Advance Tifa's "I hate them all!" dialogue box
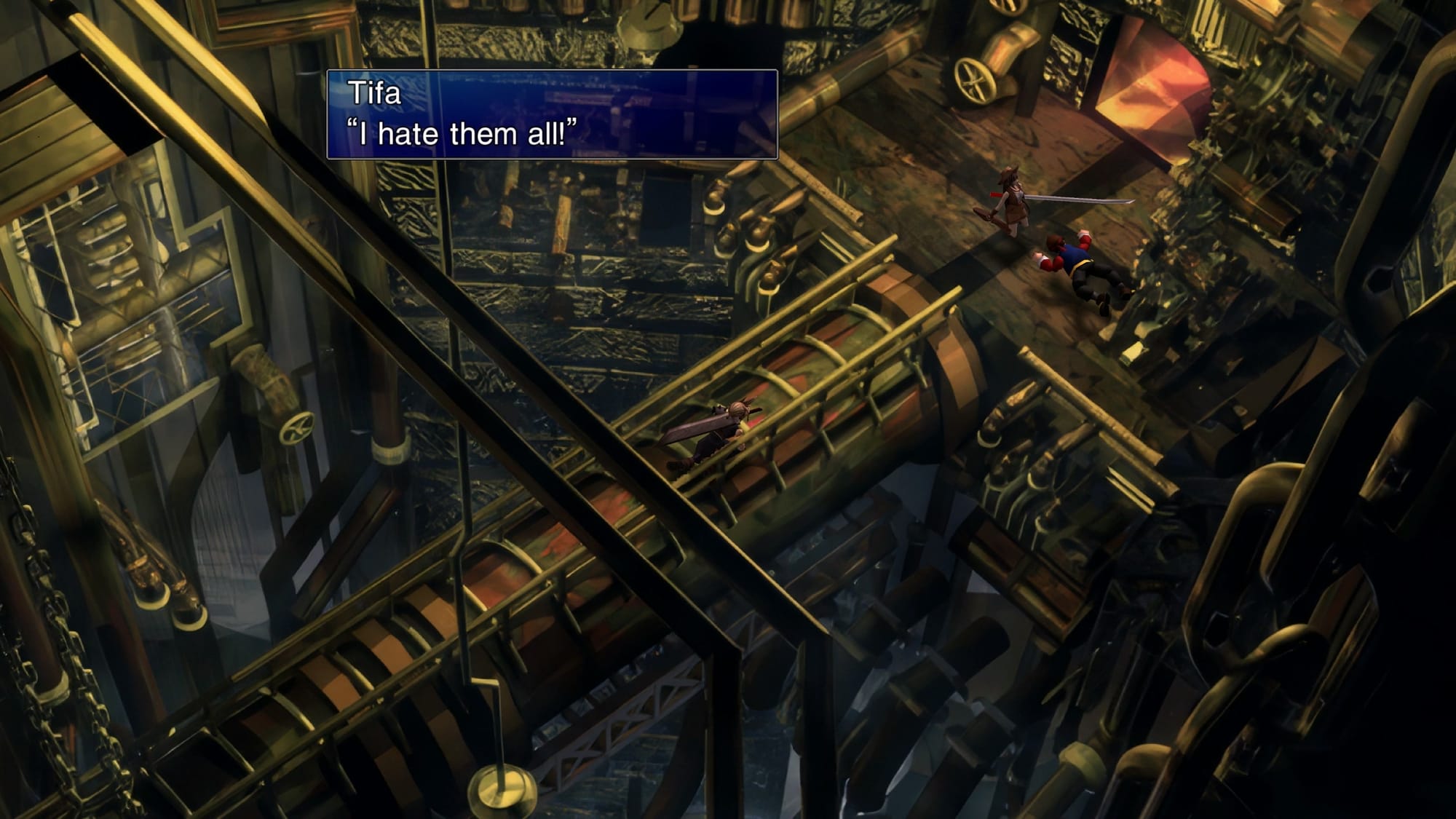The image size is (1456, 819). point(552,115)
